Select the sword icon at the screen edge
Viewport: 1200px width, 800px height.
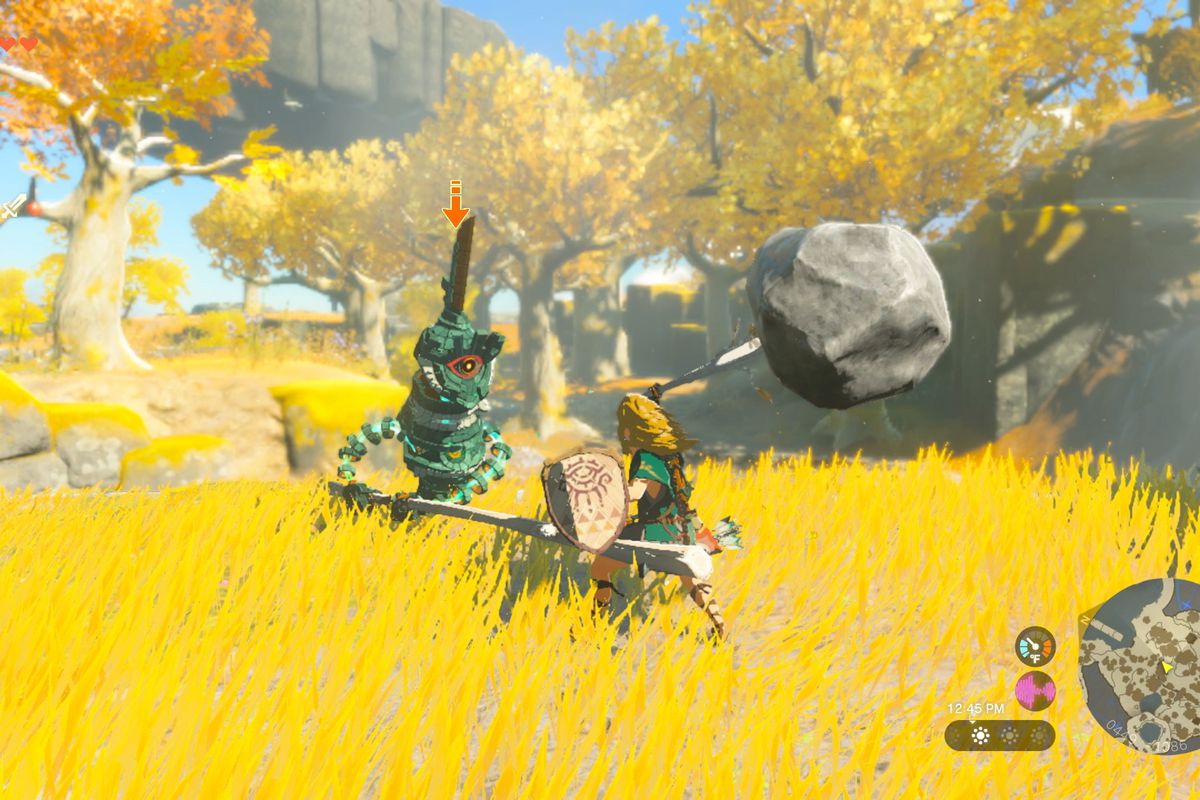(x=12, y=207)
